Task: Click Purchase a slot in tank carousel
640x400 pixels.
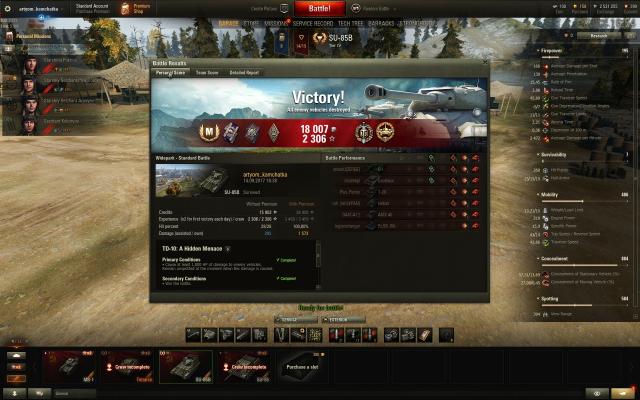Action: [303, 367]
